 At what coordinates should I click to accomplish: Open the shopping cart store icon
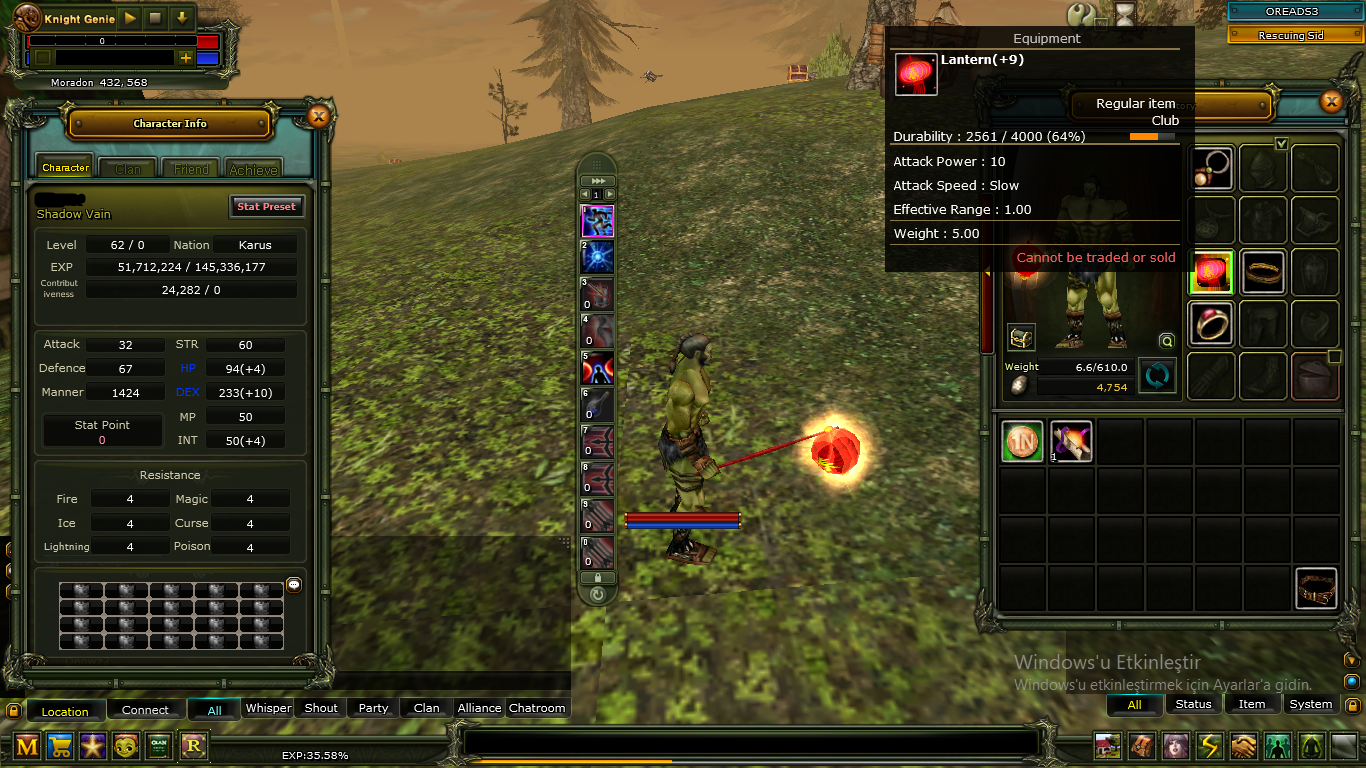click(60, 745)
